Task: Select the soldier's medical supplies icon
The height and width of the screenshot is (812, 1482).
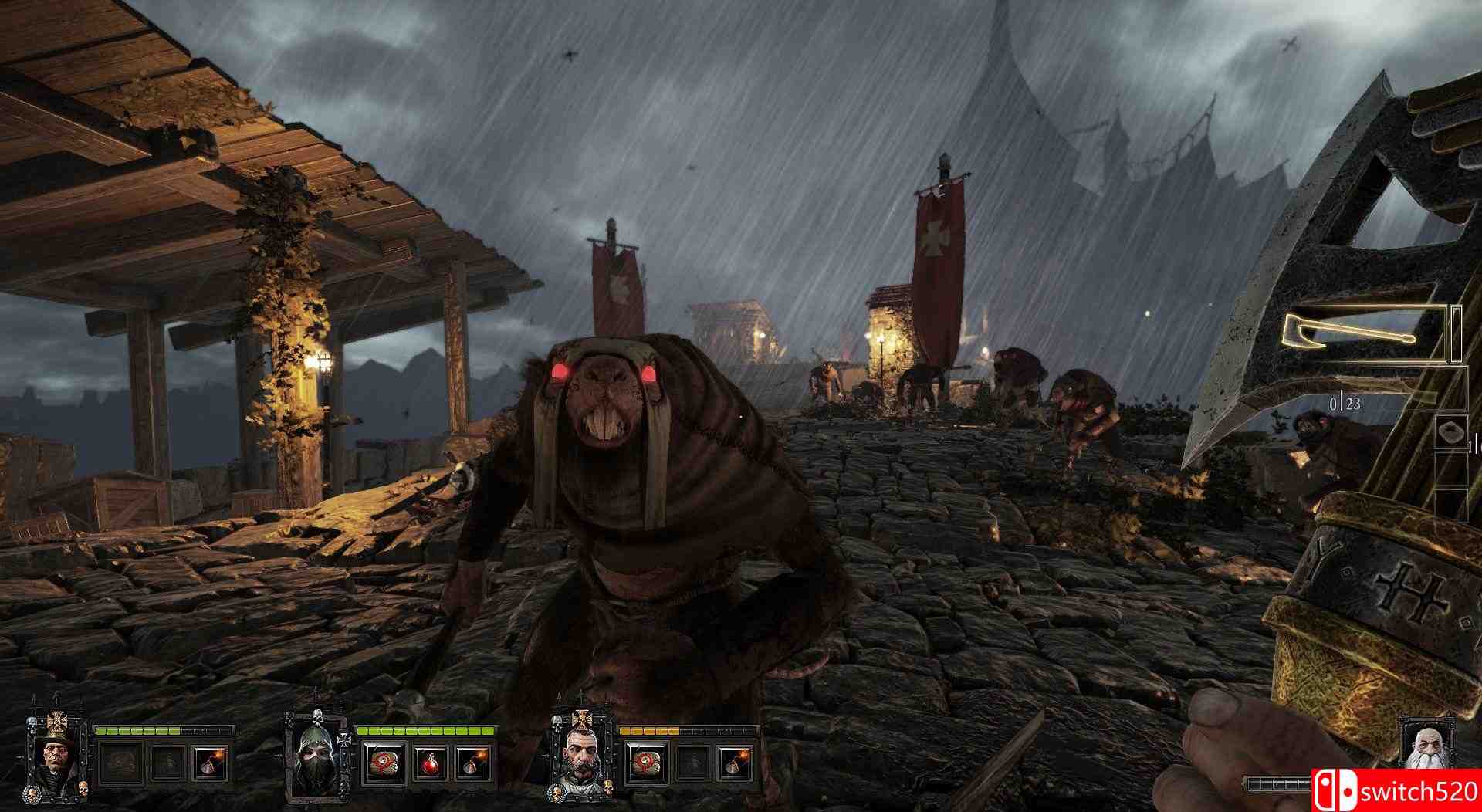Action: (x=645, y=766)
